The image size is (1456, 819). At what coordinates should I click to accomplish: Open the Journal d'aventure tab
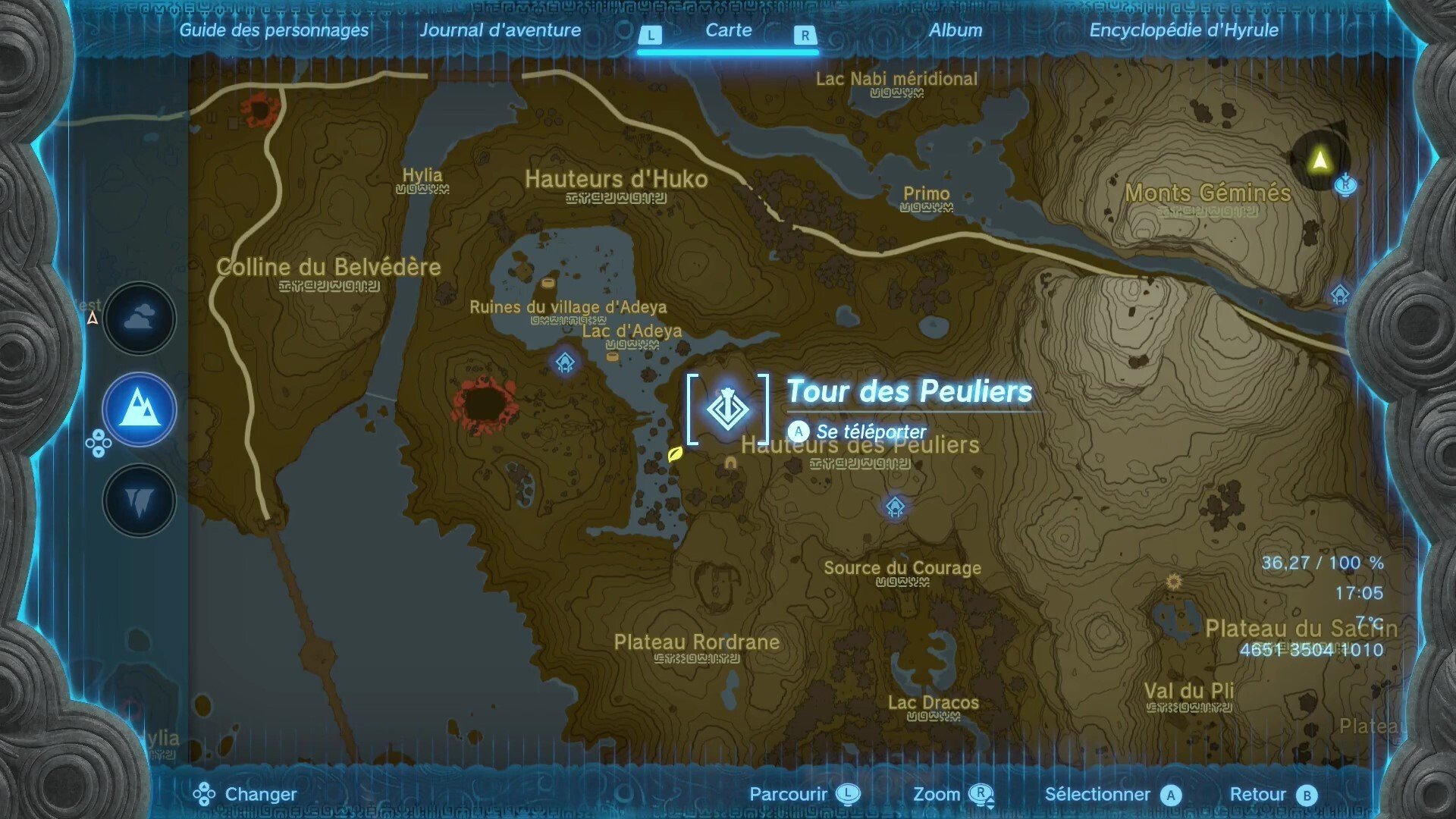[x=501, y=31]
